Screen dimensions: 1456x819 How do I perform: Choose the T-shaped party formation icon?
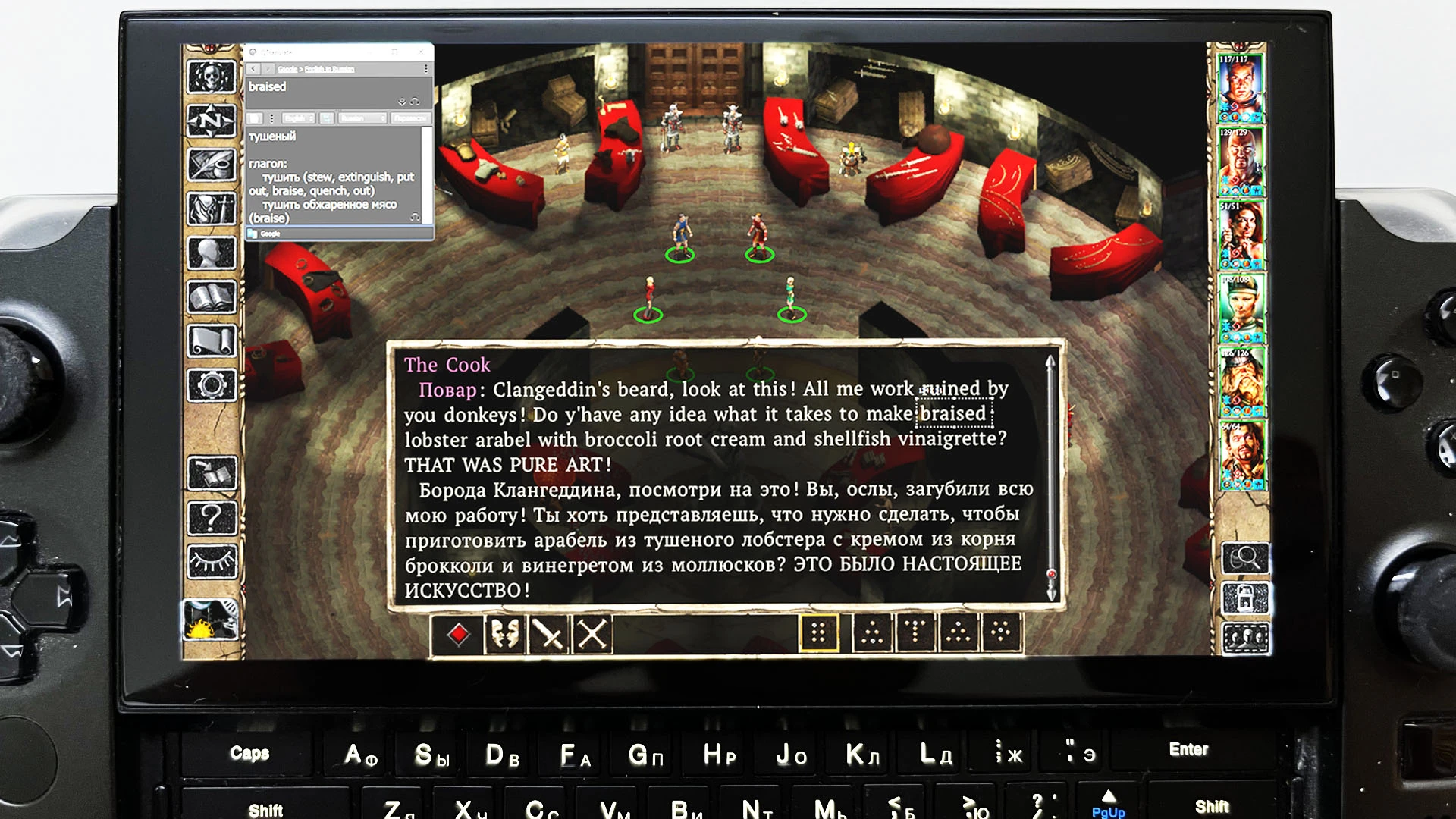(914, 637)
